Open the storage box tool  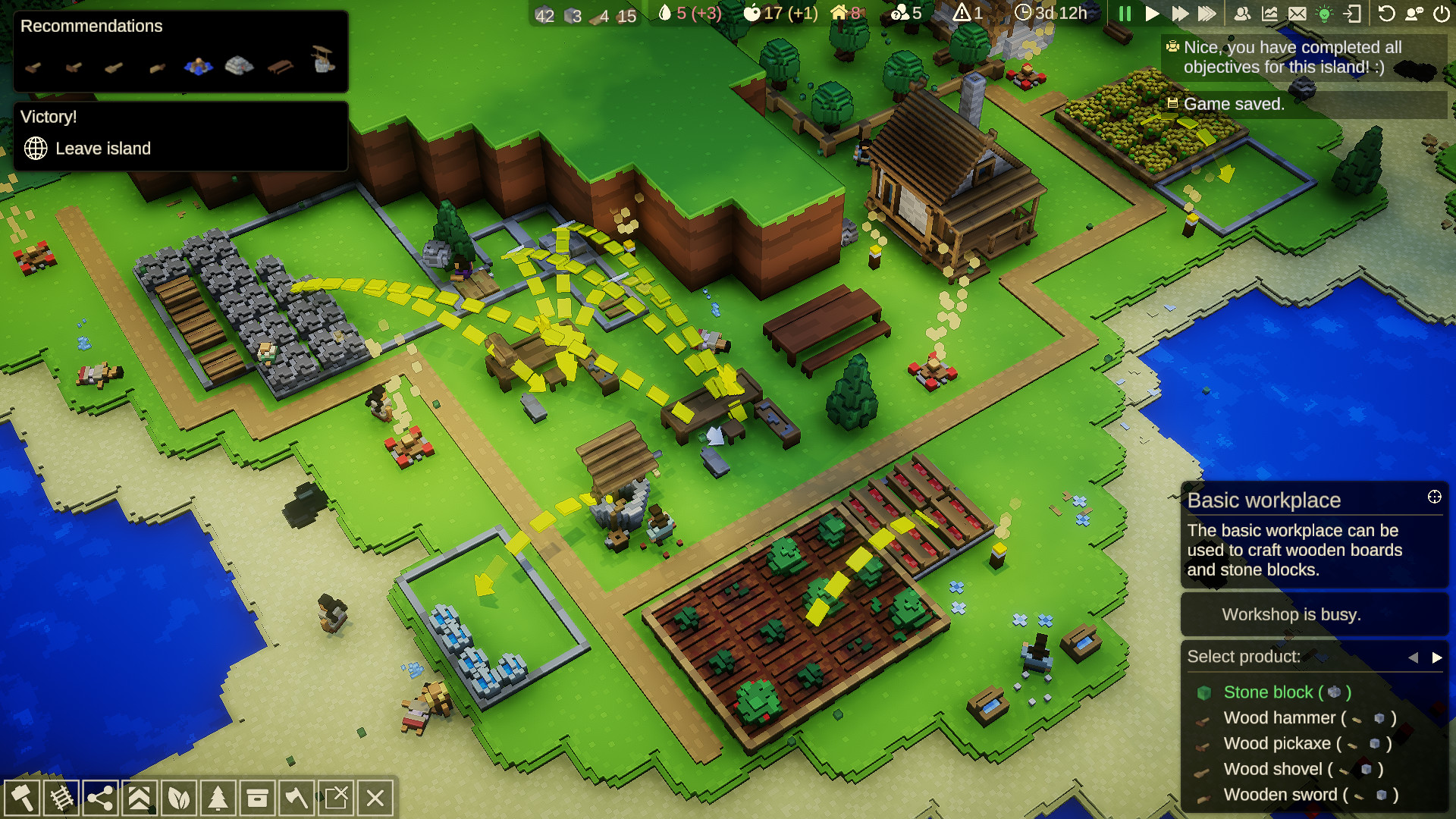click(x=257, y=798)
